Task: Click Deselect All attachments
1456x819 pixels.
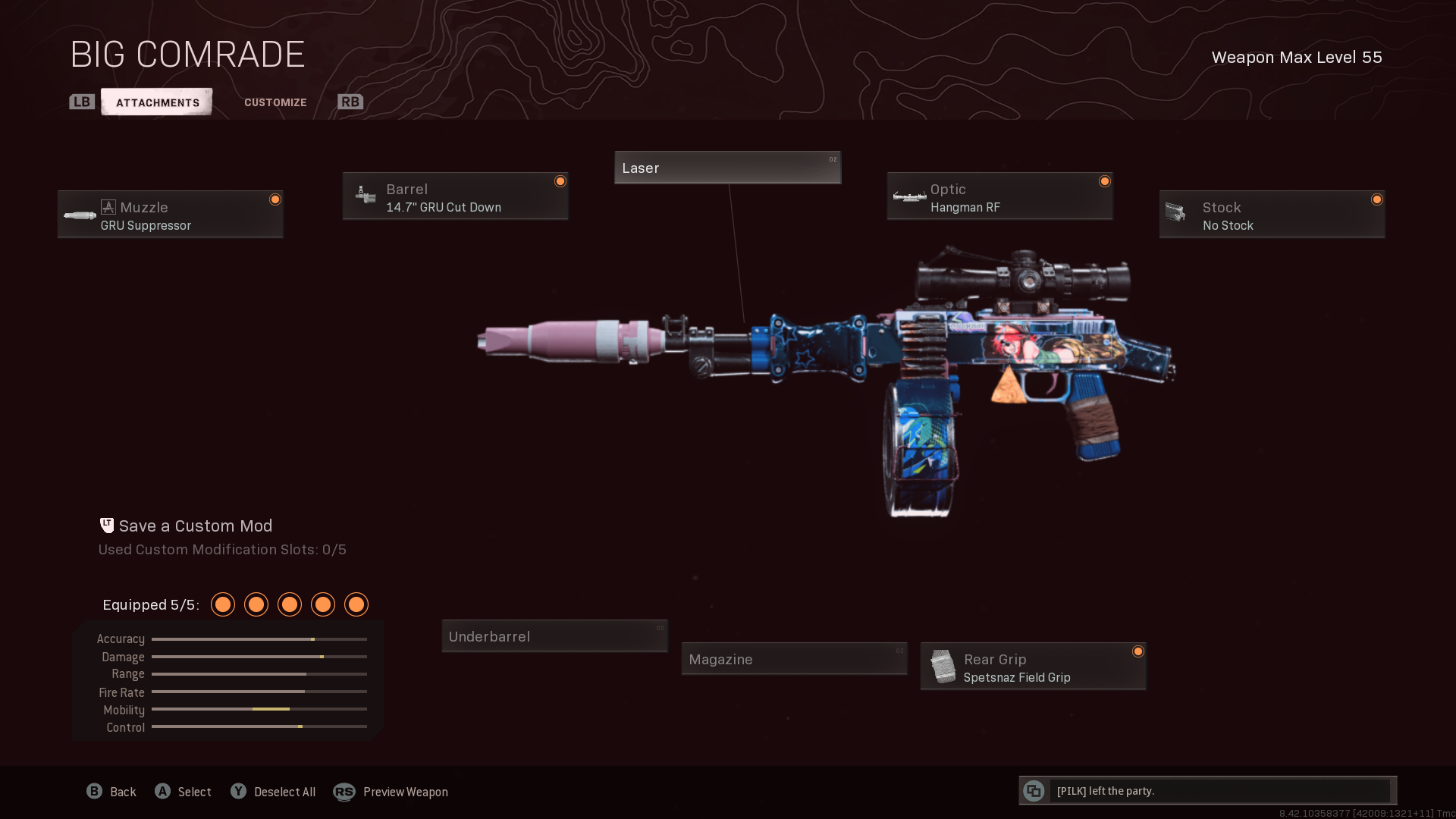Action: (284, 792)
